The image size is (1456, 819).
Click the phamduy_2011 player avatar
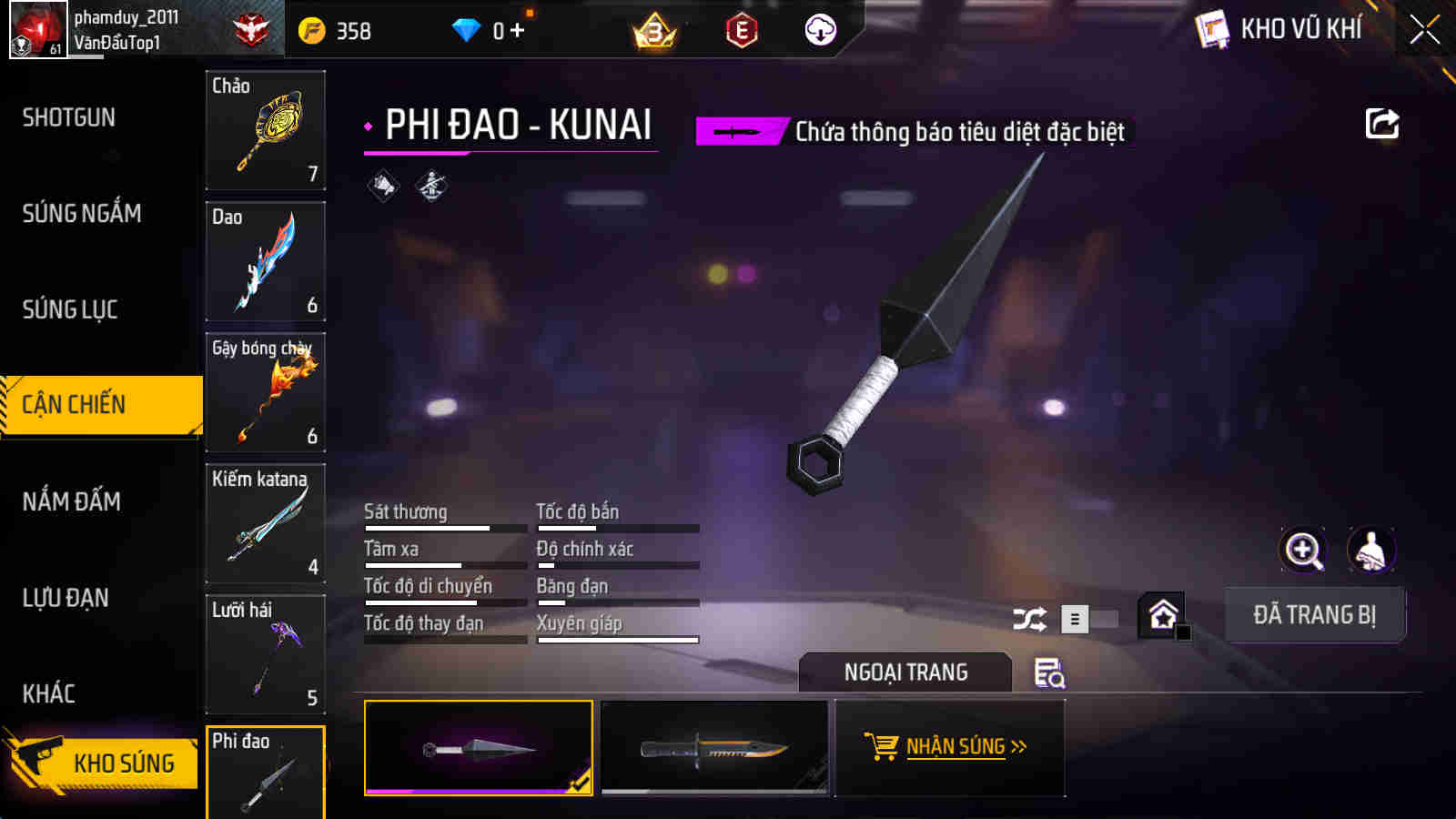point(35,28)
